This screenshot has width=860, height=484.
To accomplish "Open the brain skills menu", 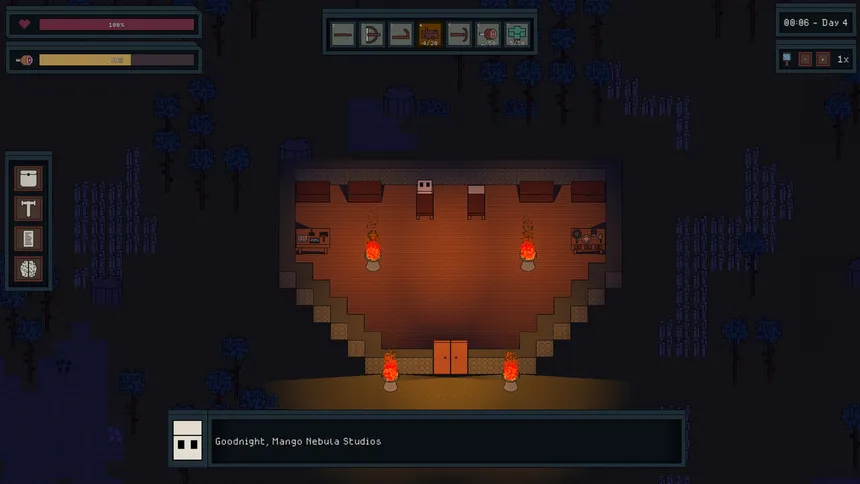I will [29, 268].
